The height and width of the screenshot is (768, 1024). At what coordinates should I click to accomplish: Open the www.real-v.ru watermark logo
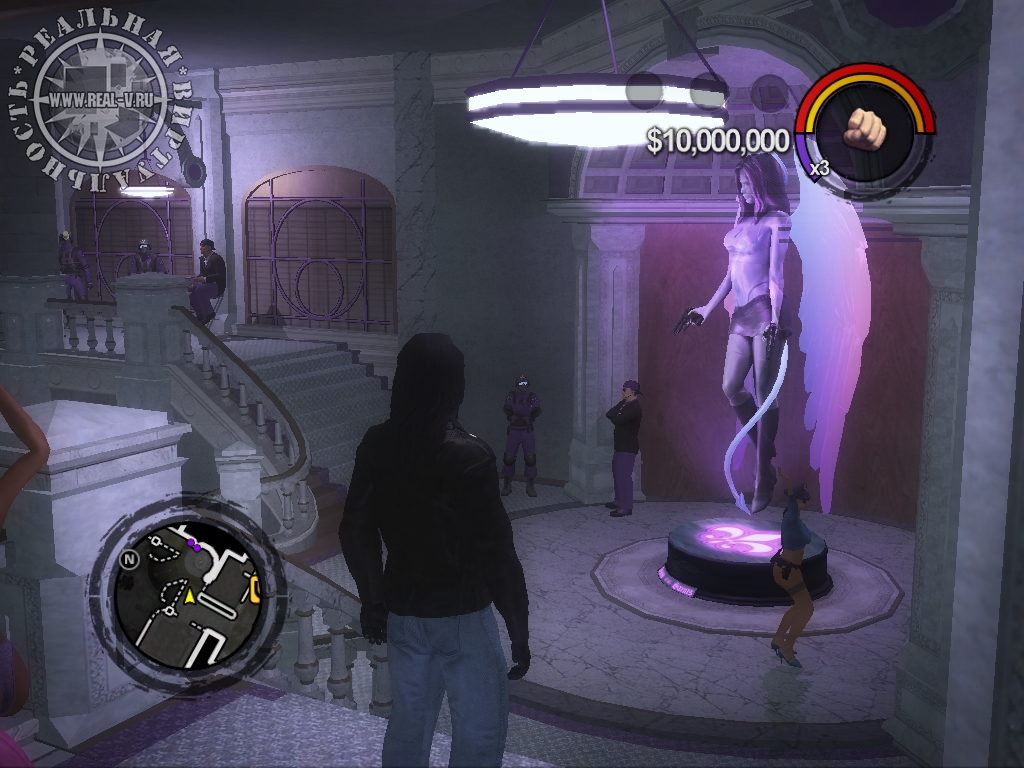pyautogui.click(x=100, y=102)
